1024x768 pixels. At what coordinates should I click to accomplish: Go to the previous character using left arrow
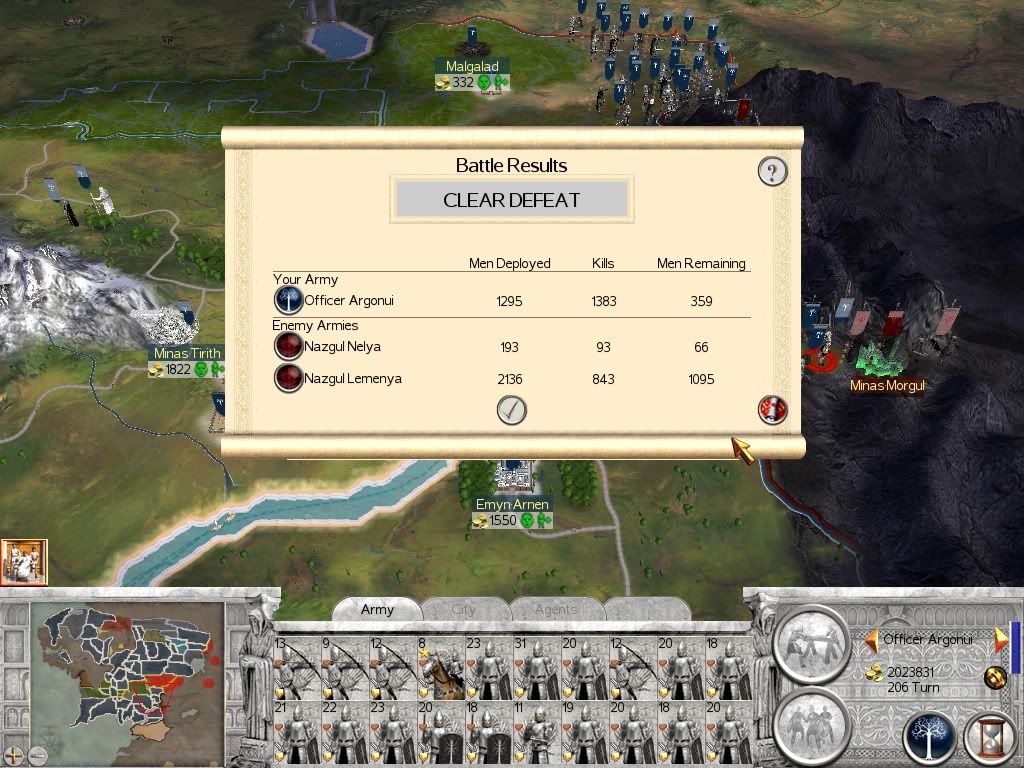pos(872,639)
